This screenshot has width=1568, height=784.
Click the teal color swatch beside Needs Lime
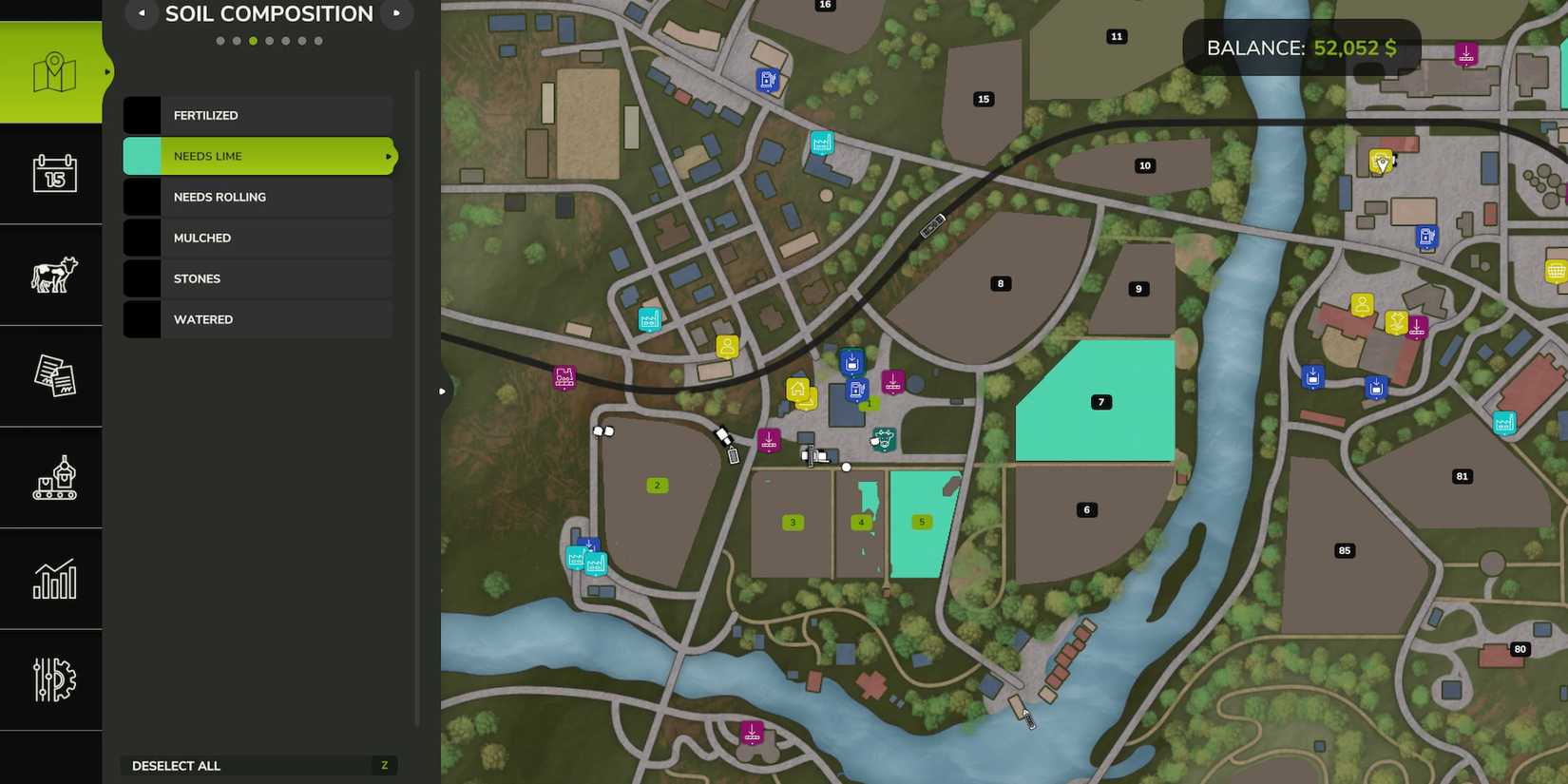point(141,155)
